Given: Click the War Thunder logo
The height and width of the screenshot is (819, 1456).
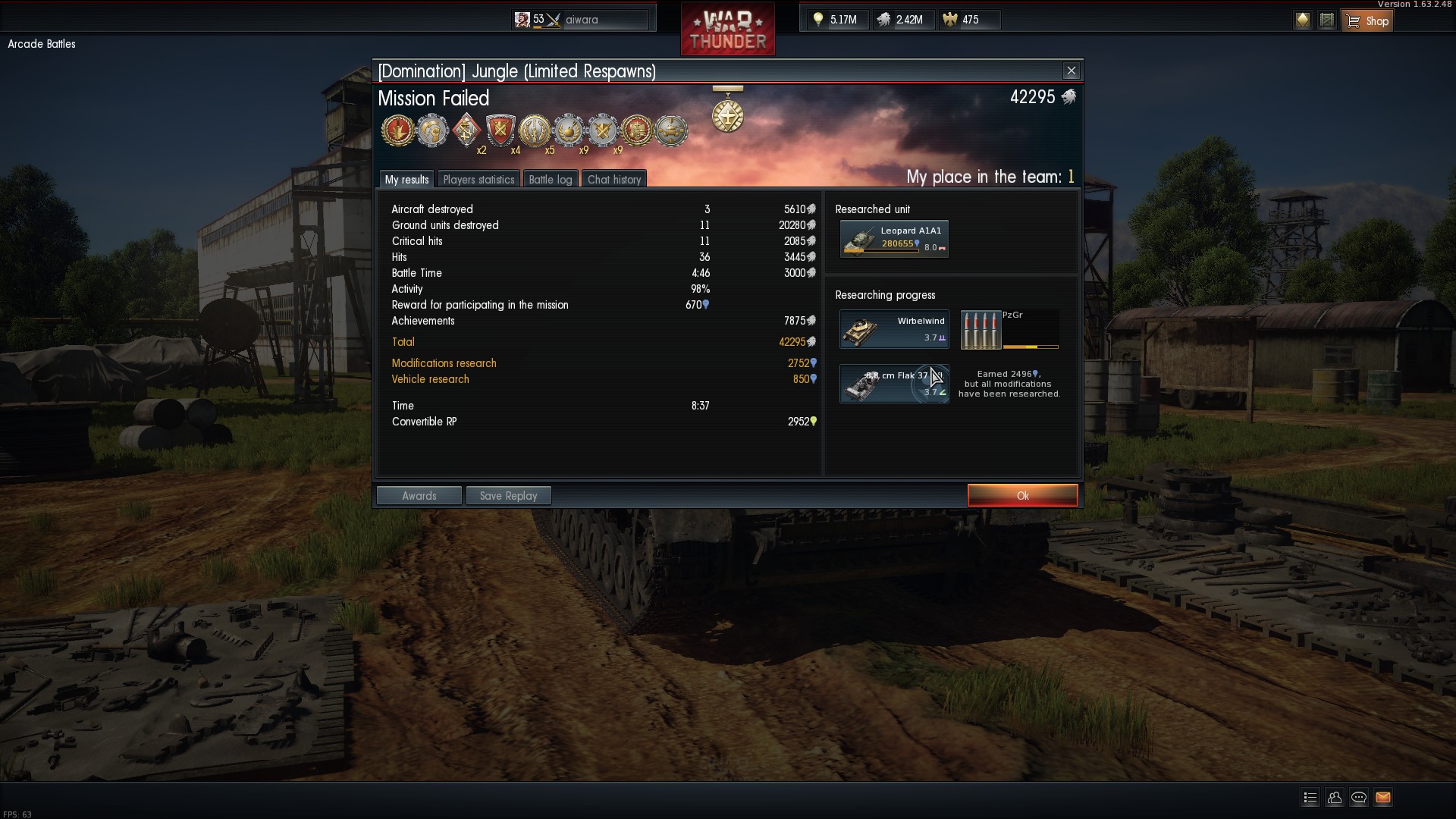Looking at the screenshot, I should pyautogui.click(x=727, y=30).
